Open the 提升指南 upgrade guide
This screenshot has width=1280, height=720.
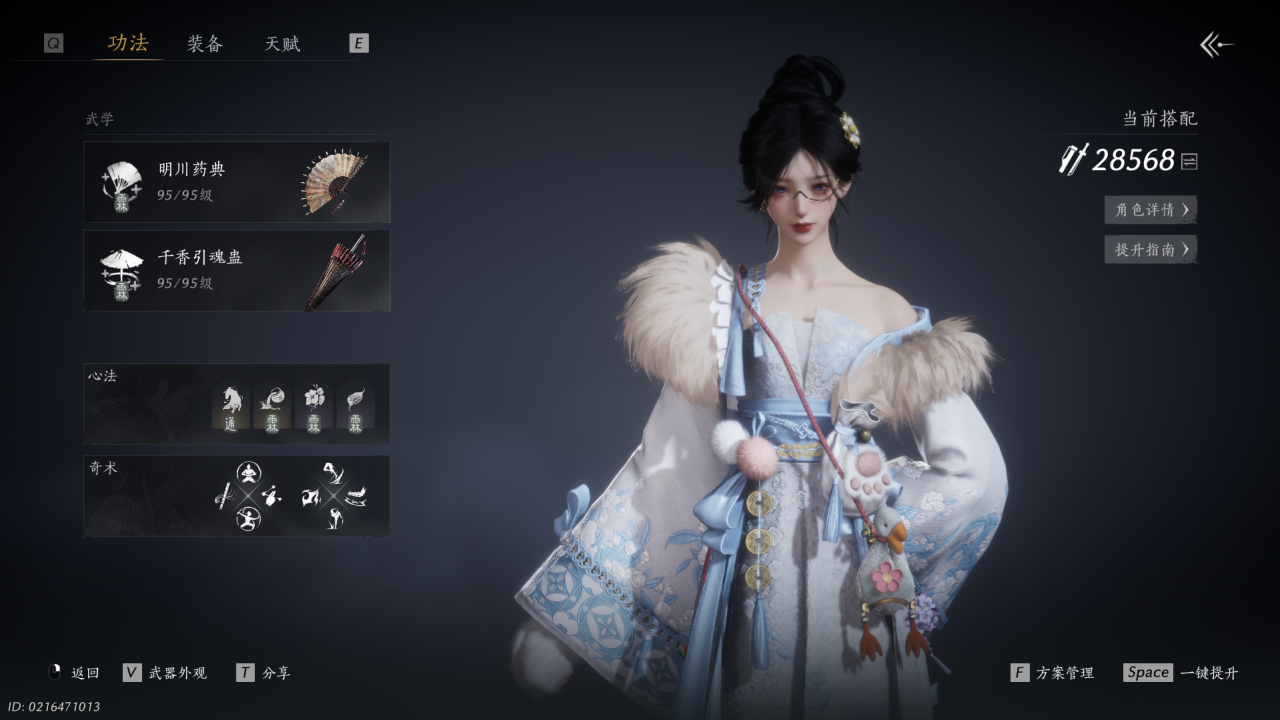pos(1150,250)
